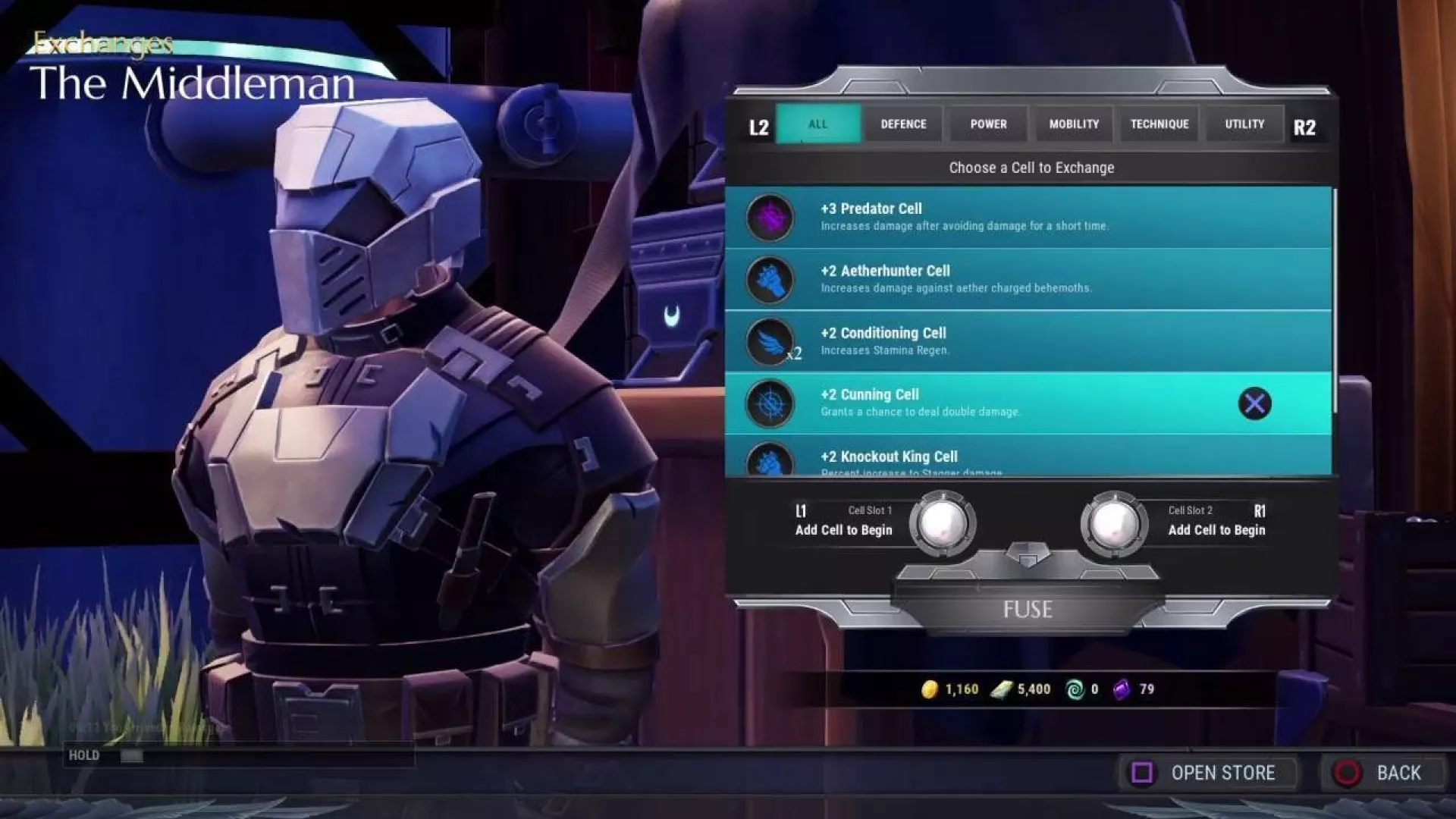This screenshot has height=819, width=1456.
Task: Show Power cells tab
Action: point(988,124)
